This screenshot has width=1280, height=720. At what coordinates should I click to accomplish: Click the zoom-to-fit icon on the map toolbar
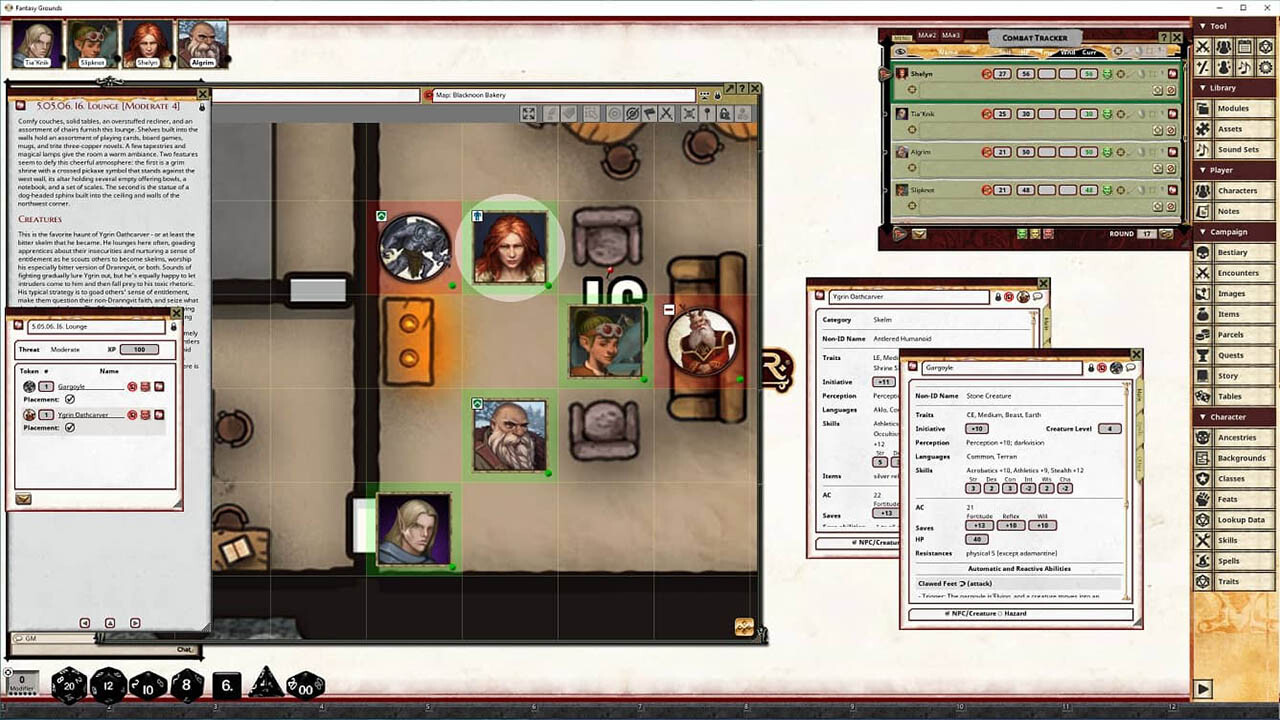click(528, 113)
